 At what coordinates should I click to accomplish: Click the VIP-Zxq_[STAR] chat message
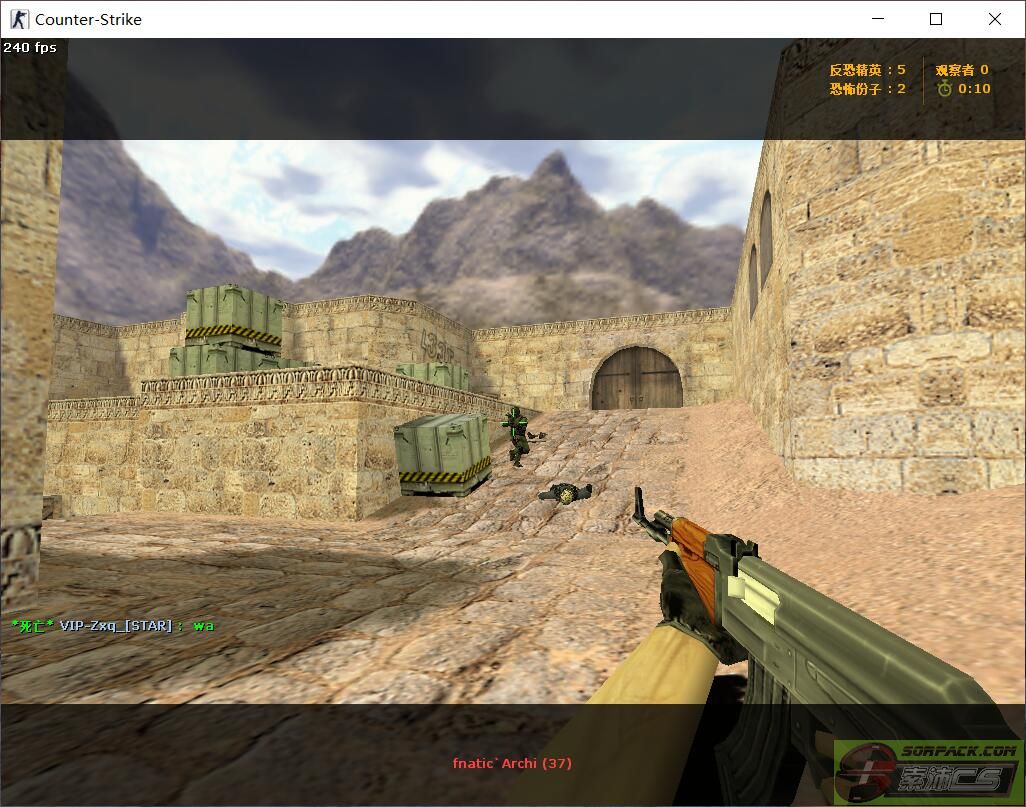tap(112, 626)
